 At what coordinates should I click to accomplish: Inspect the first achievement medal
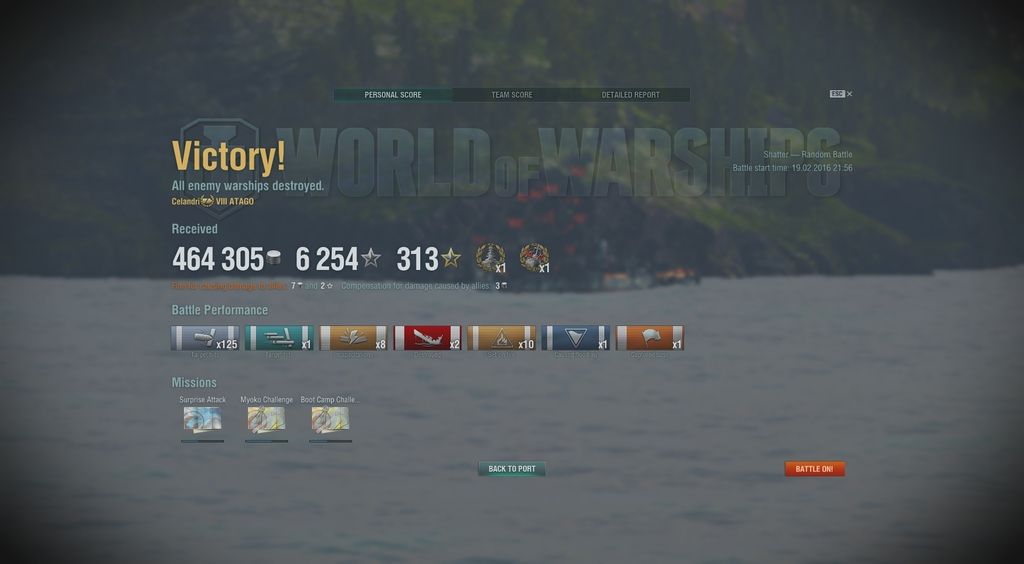[x=490, y=258]
